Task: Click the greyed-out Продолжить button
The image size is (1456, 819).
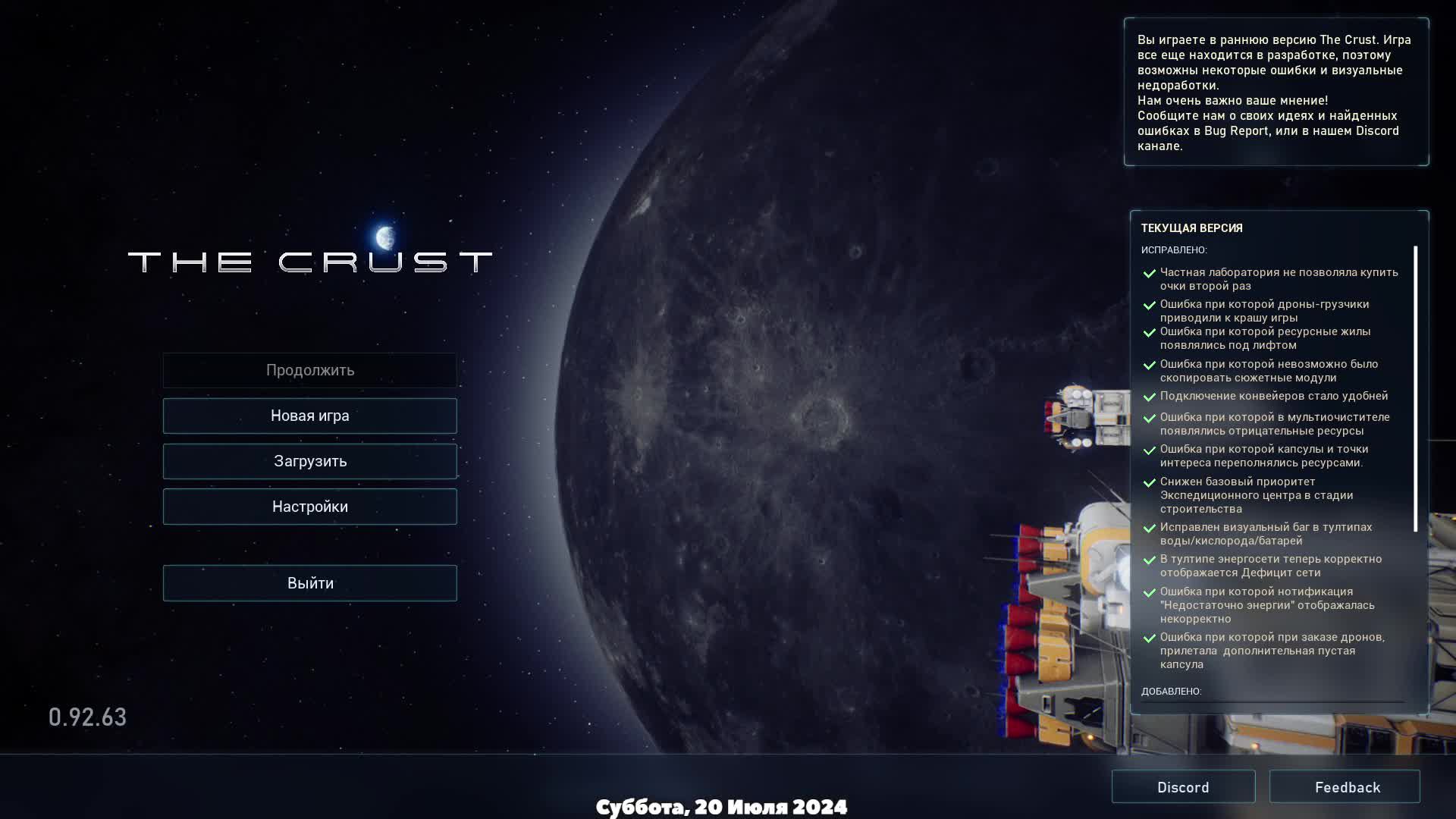Action: click(x=309, y=370)
